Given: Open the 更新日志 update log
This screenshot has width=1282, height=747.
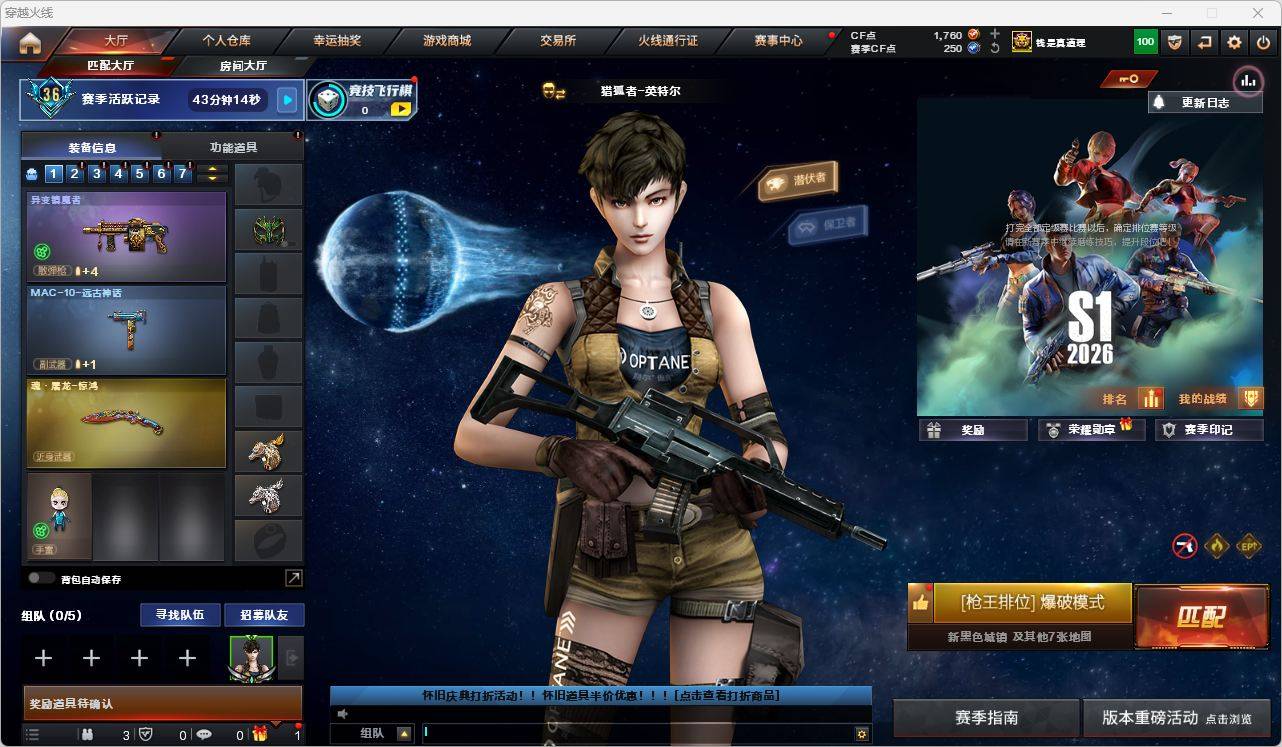Looking at the screenshot, I should tap(1204, 102).
